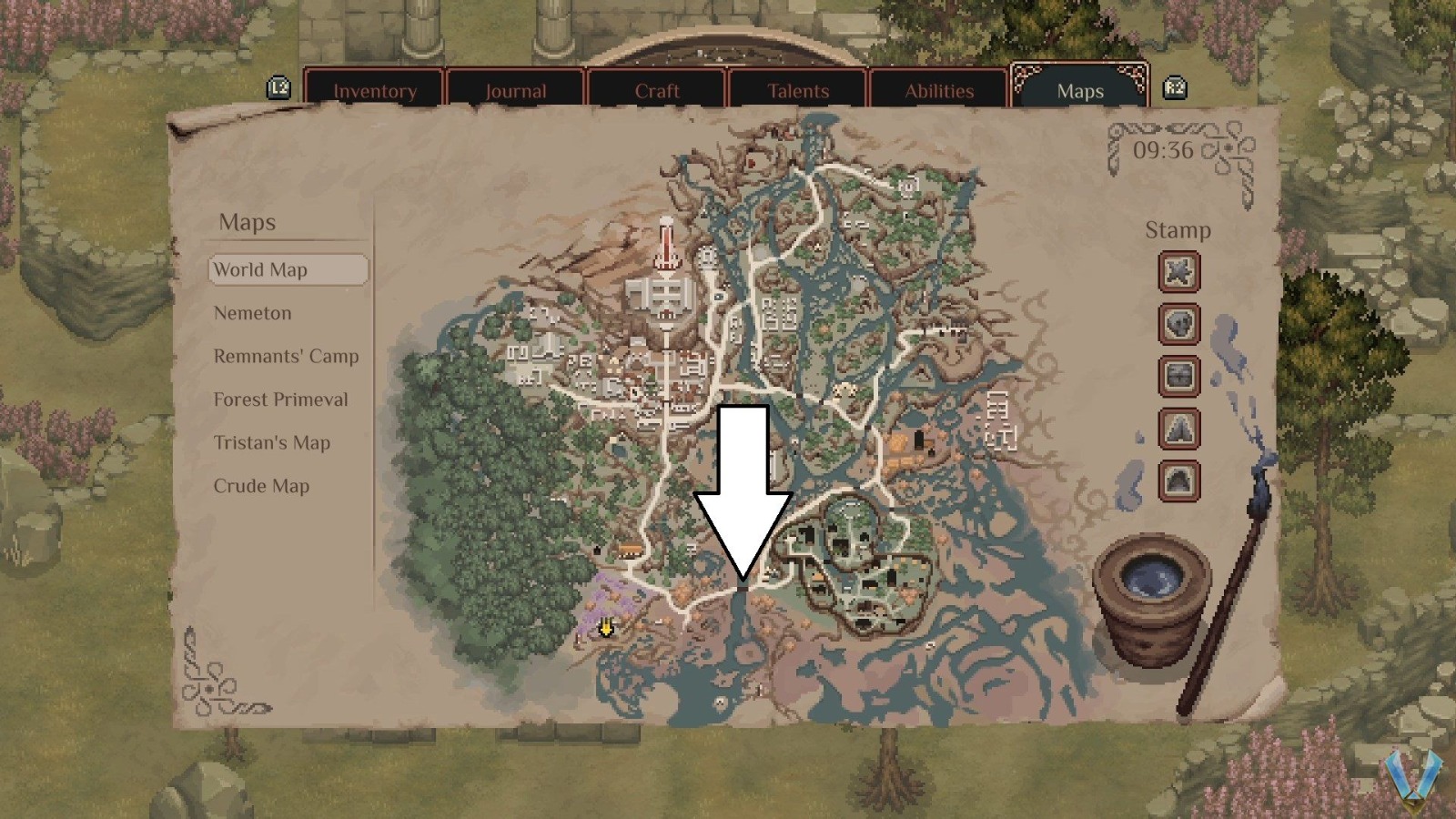This screenshot has width=1456, height=819.
Task: Open the Remnants' Camp map entry
Action: click(286, 357)
